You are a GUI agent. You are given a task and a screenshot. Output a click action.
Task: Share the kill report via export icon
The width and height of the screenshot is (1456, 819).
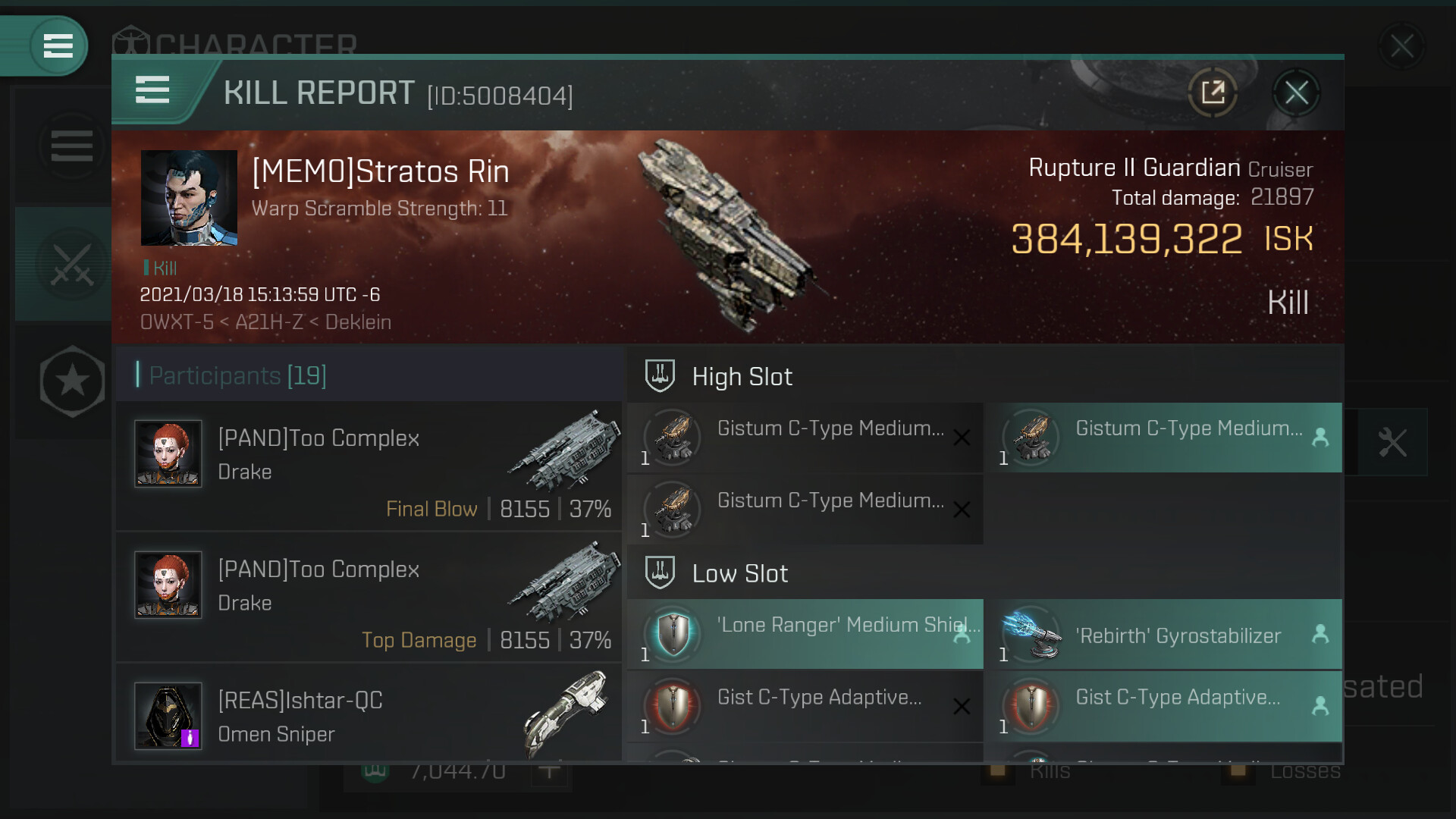[1213, 93]
